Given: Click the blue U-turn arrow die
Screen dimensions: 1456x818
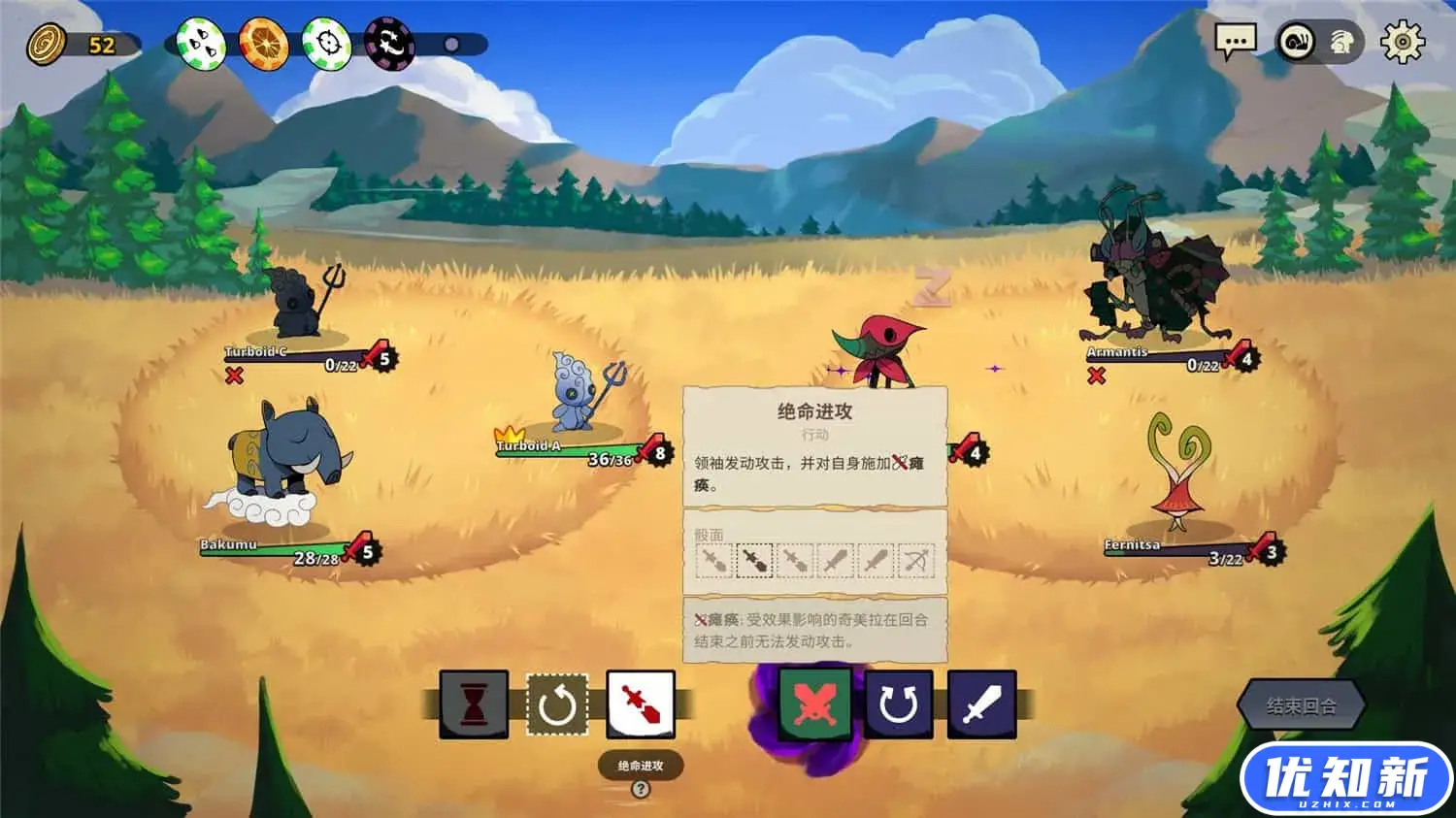Looking at the screenshot, I should point(899,703).
